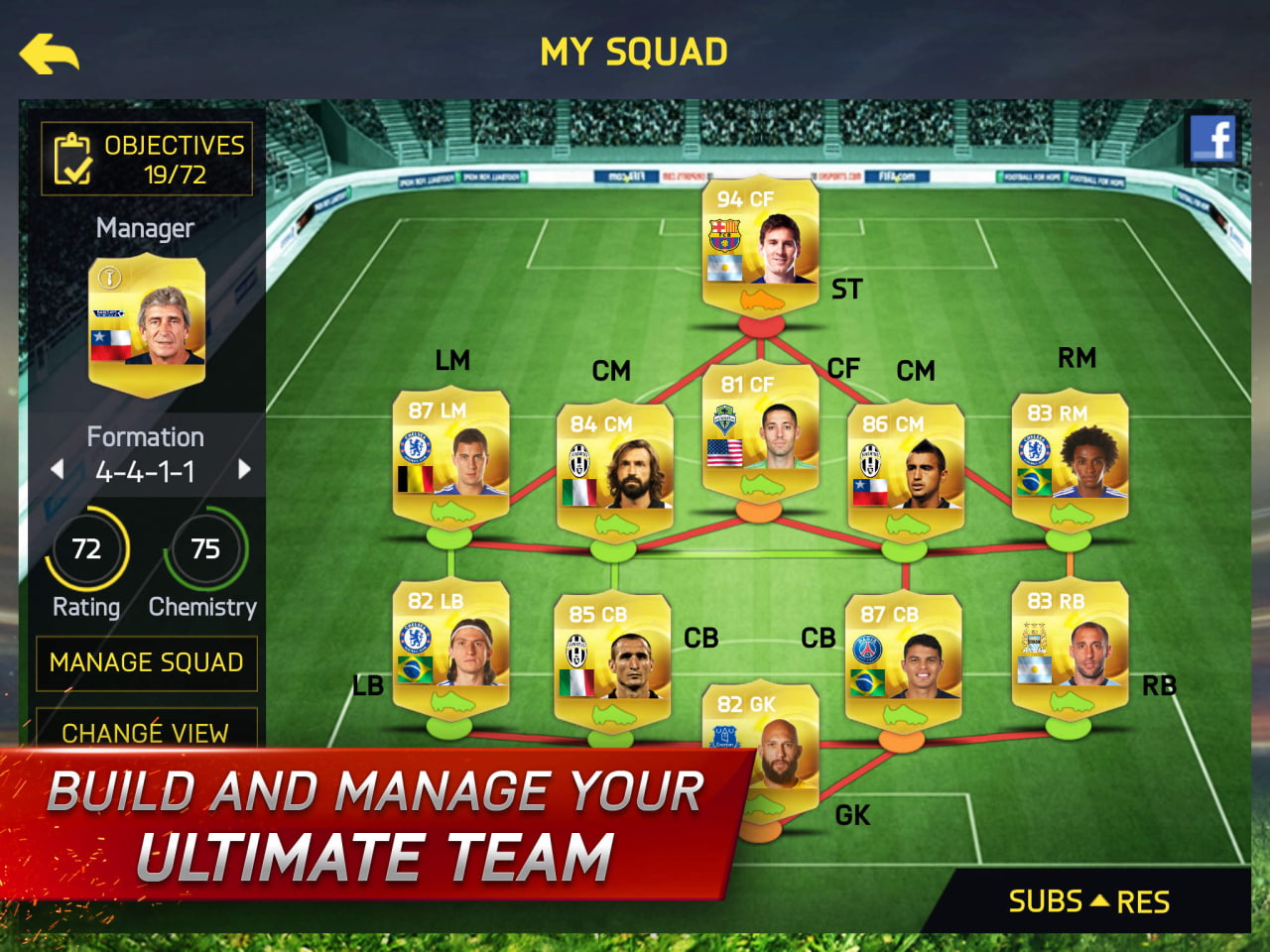Select Thiago Silva's 87 CB card

pos(904,659)
